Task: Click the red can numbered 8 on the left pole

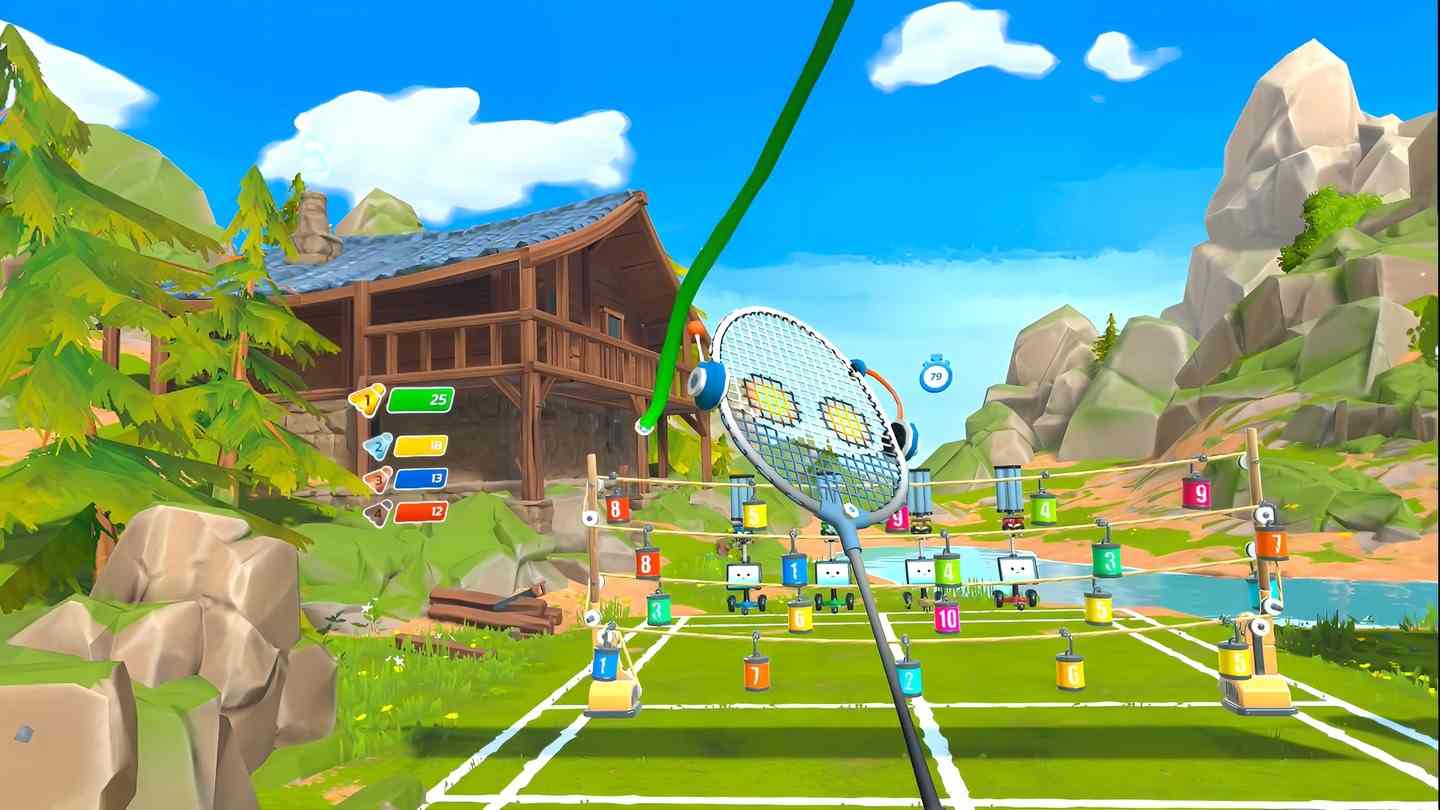Action: pyautogui.click(x=616, y=509)
